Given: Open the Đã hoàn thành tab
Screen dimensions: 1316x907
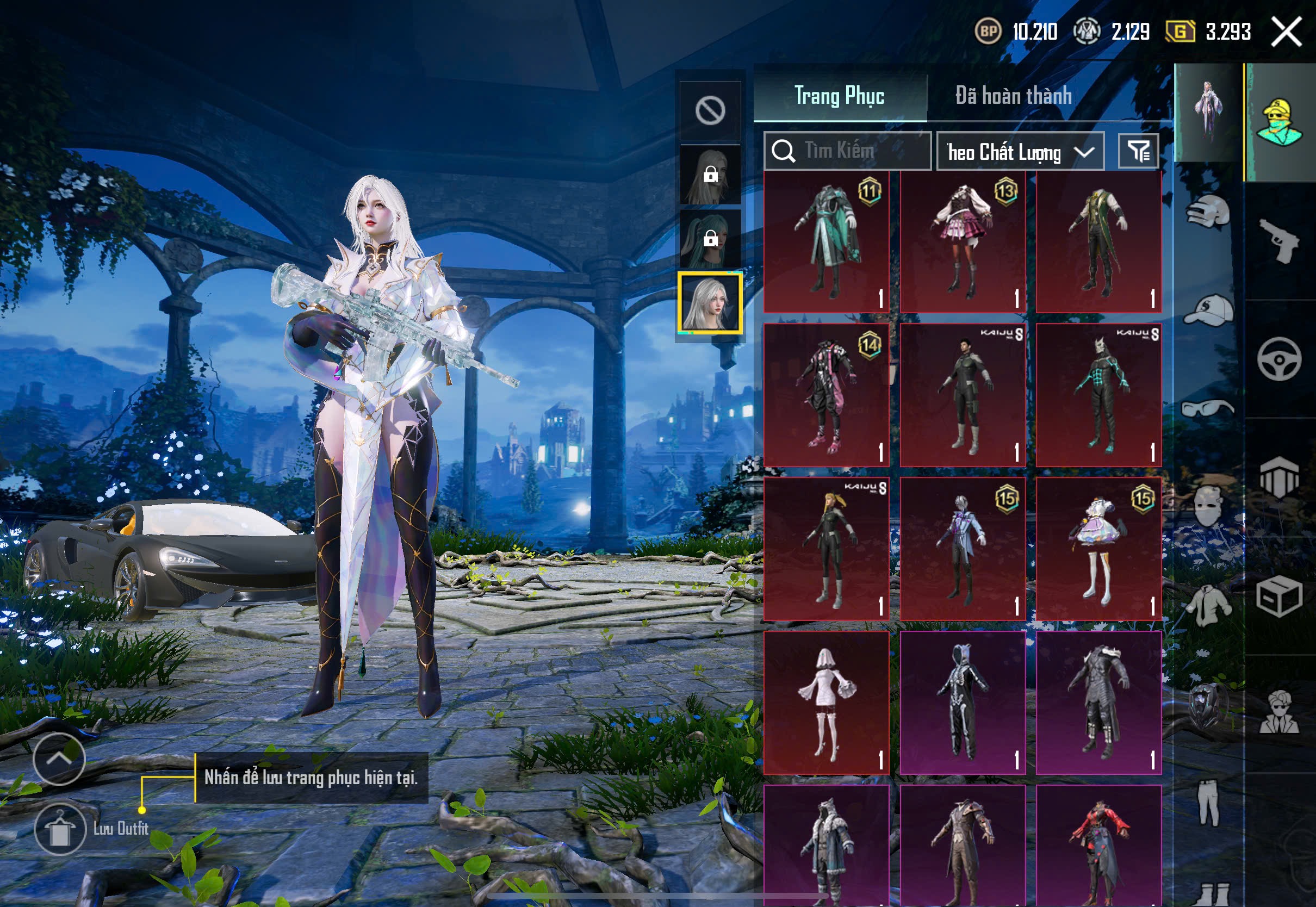Looking at the screenshot, I should (x=1013, y=96).
